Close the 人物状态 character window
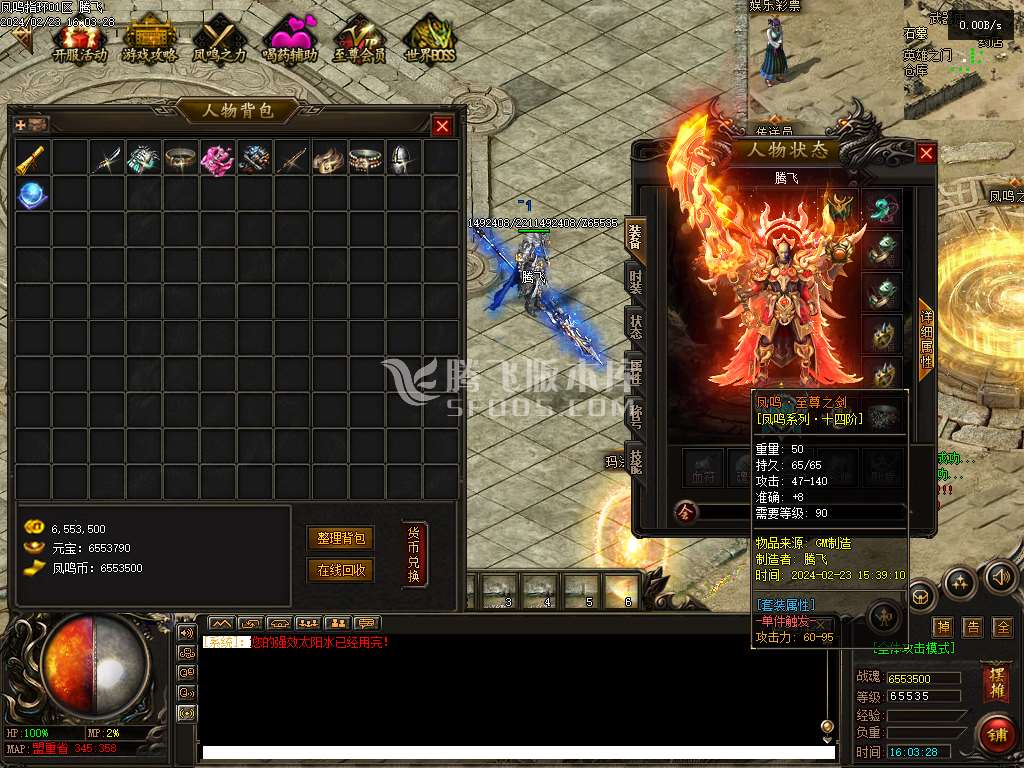The width and height of the screenshot is (1024, 768). point(926,153)
